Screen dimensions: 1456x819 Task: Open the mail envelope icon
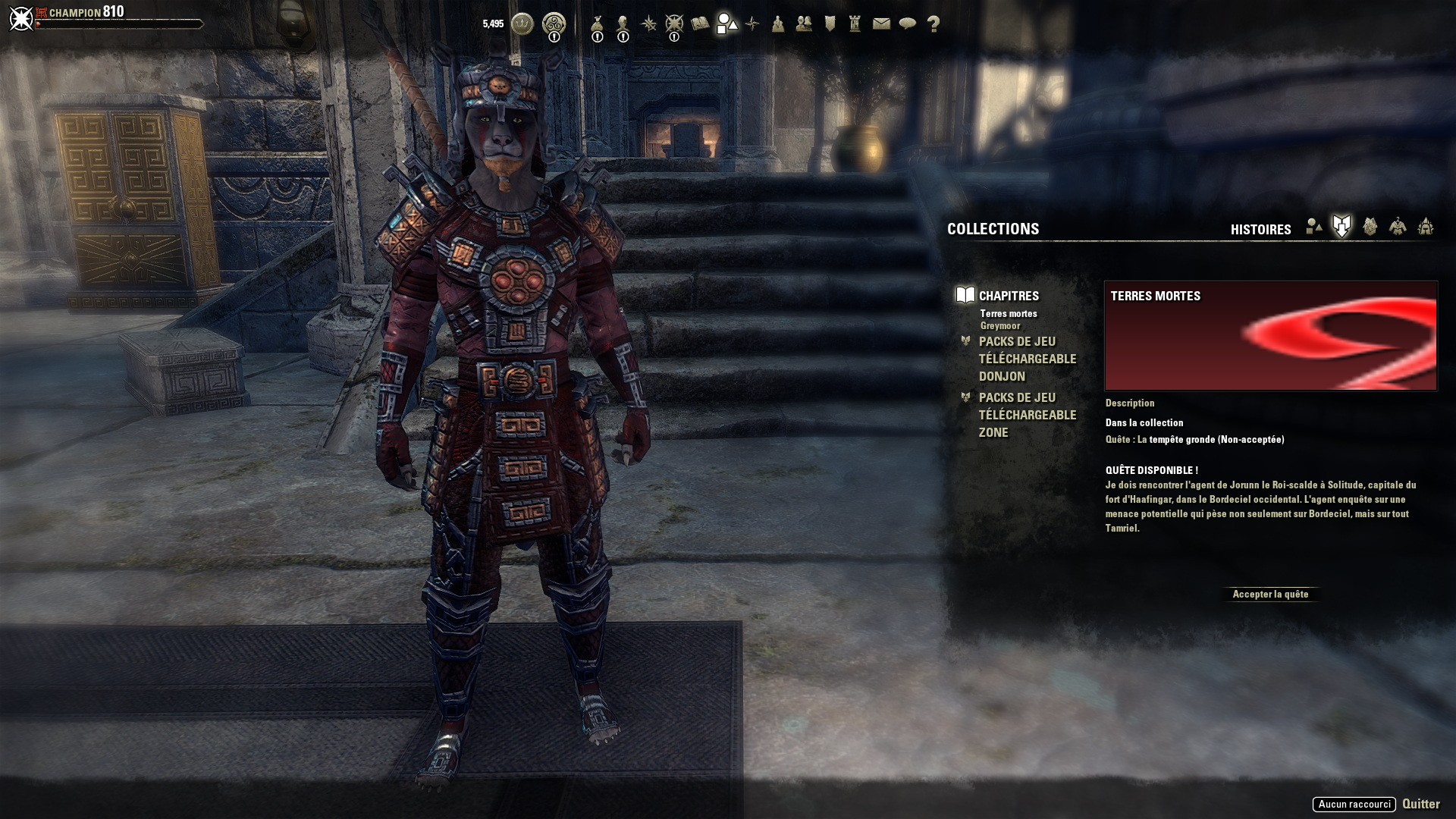click(881, 24)
